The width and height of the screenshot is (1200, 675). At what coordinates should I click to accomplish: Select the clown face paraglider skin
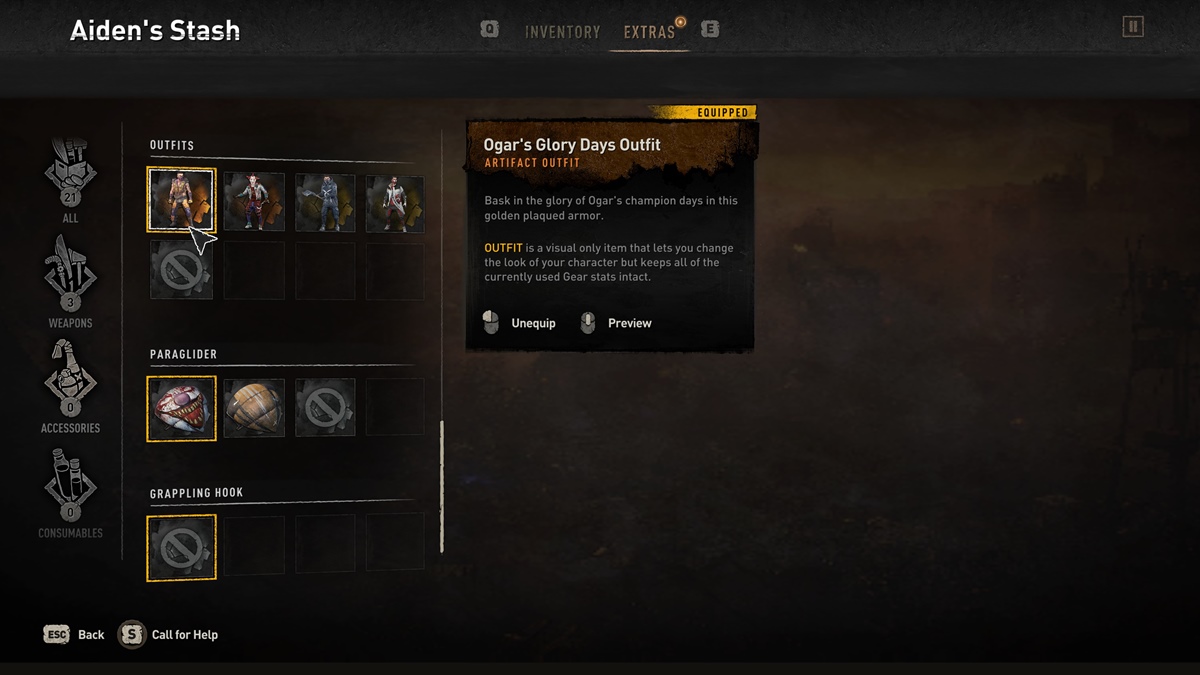tap(182, 408)
